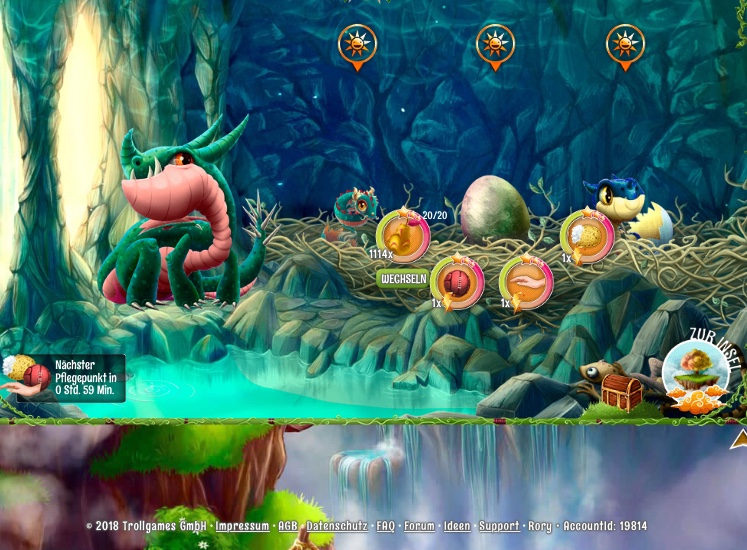This screenshot has width=747, height=550.
Task: Choose the petting hand care action
Action: click(x=526, y=280)
